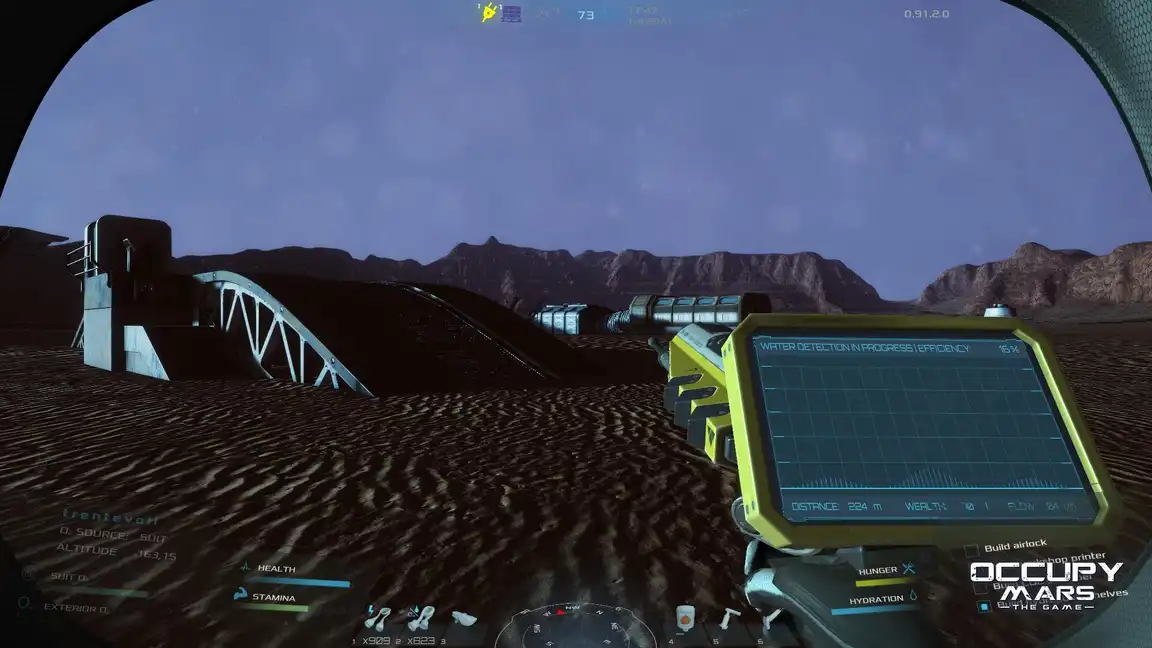The height and width of the screenshot is (648, 1152).
Task: Click the yellow power plug status icon
Action: [x=489, y=14]
